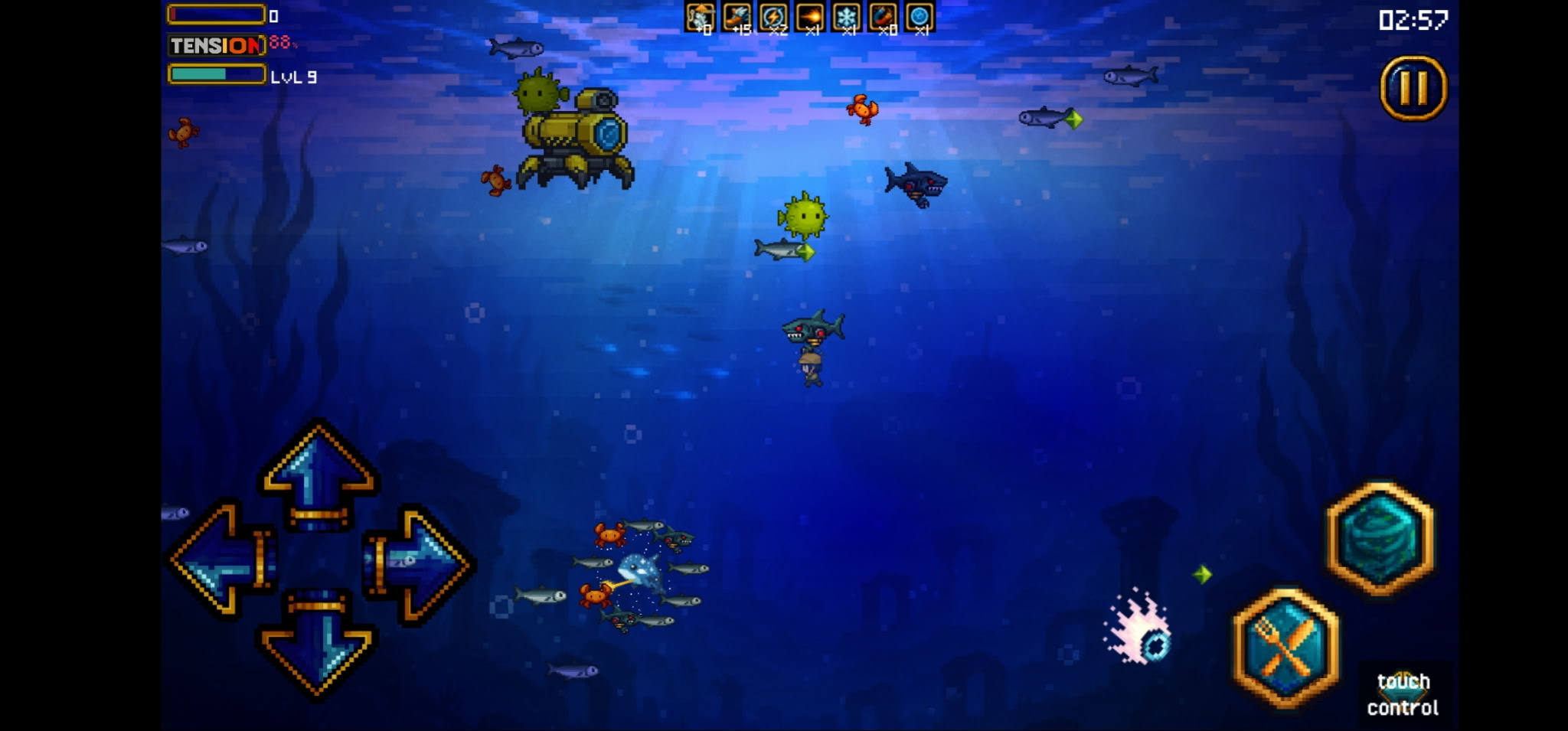Click the health bar at top left
The width and height of the screenshot is (1568, 731).
[217, 13]
